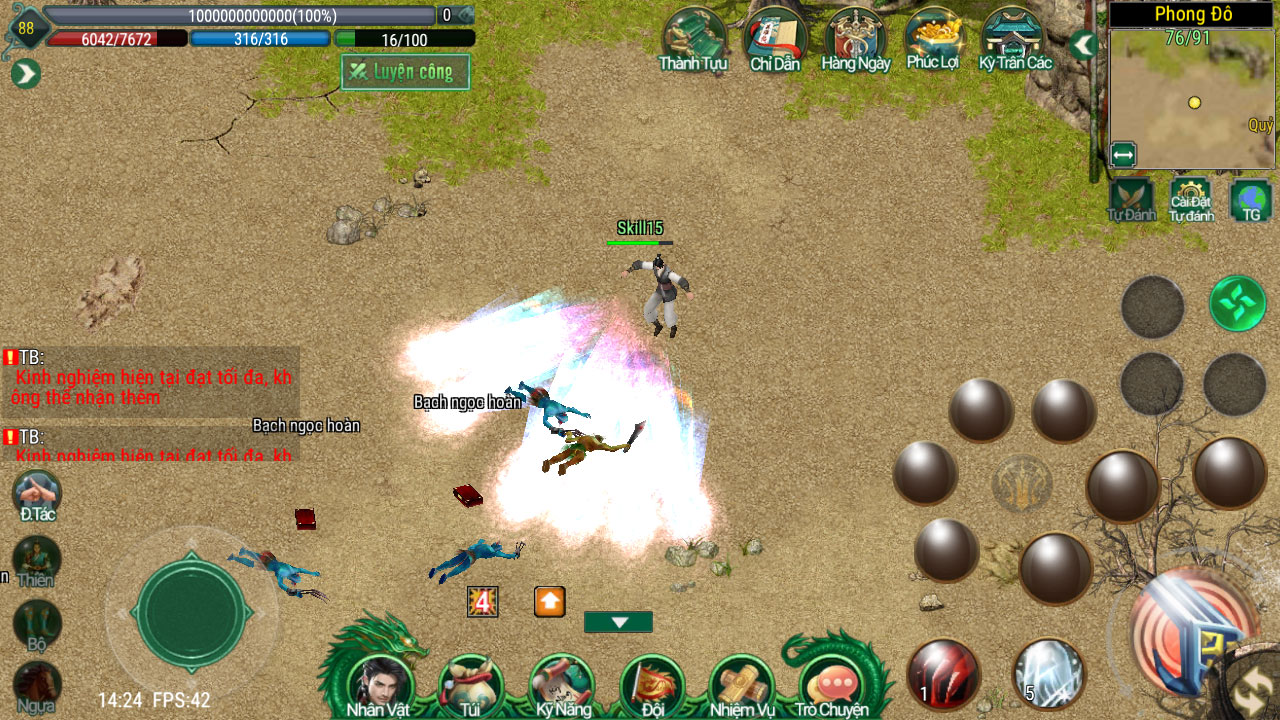Open the Chỉ Dẫn guide book
The image size is (1280, 720).
pyautogui.click(x=775, y=40)
